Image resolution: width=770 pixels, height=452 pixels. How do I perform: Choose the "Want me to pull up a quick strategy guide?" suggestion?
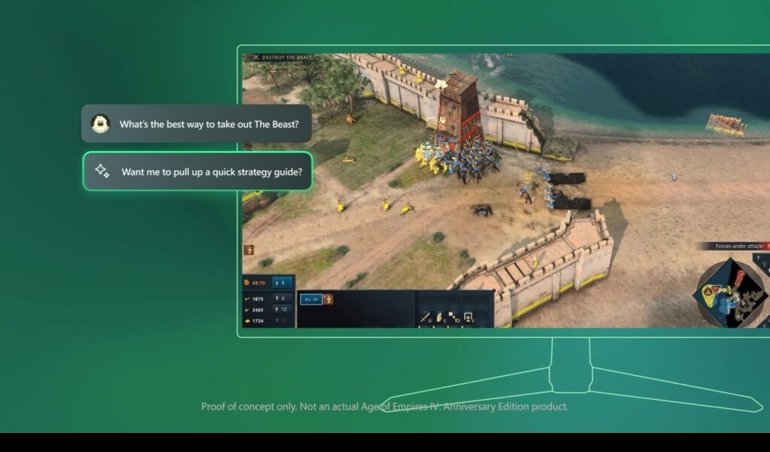[198, 171]
